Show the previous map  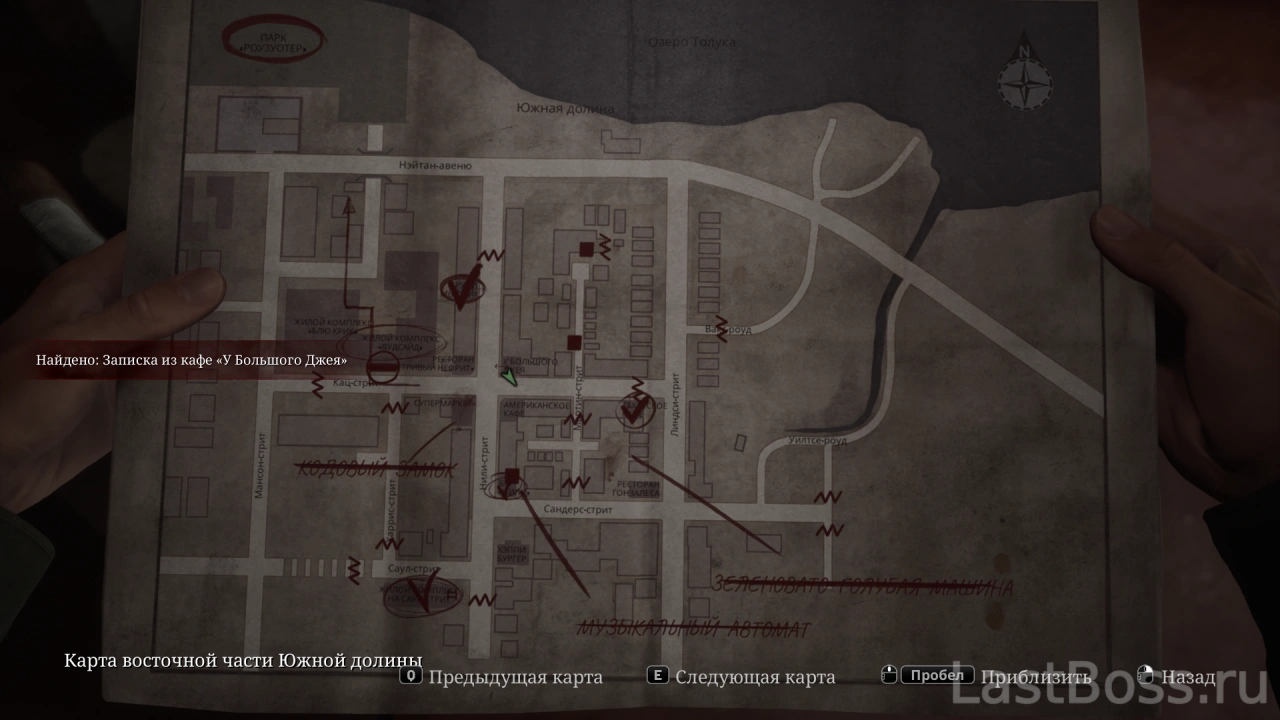coord(502,677)
